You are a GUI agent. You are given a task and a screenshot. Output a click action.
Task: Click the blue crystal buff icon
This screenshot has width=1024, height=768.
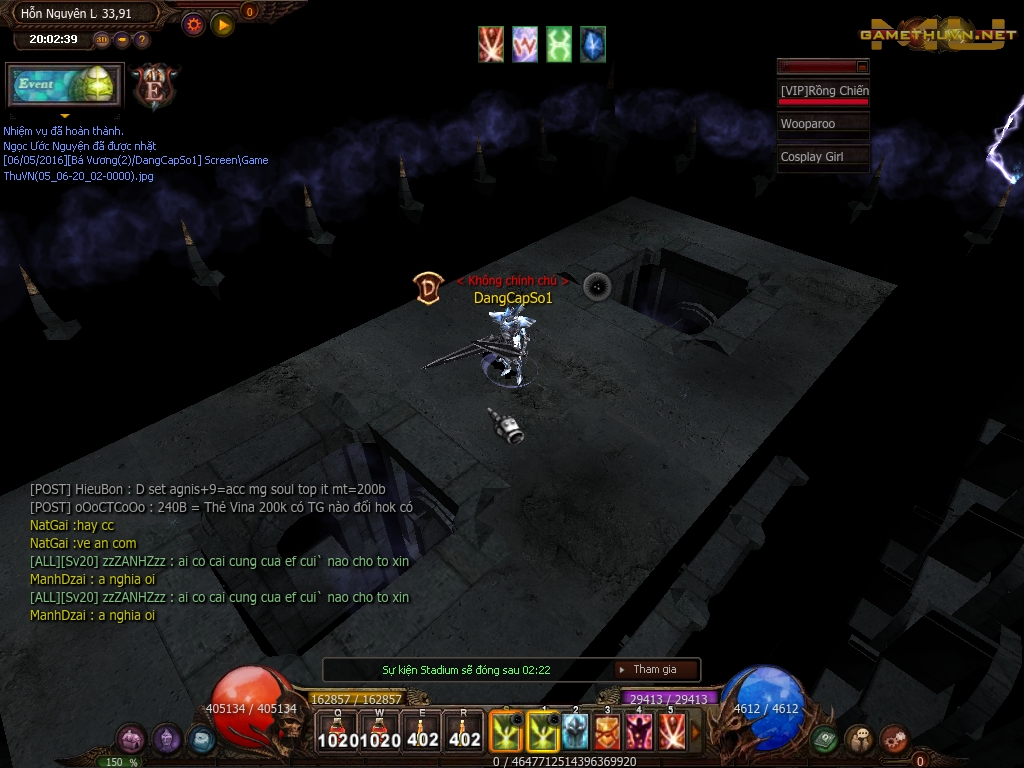click(x=593, y=45)
